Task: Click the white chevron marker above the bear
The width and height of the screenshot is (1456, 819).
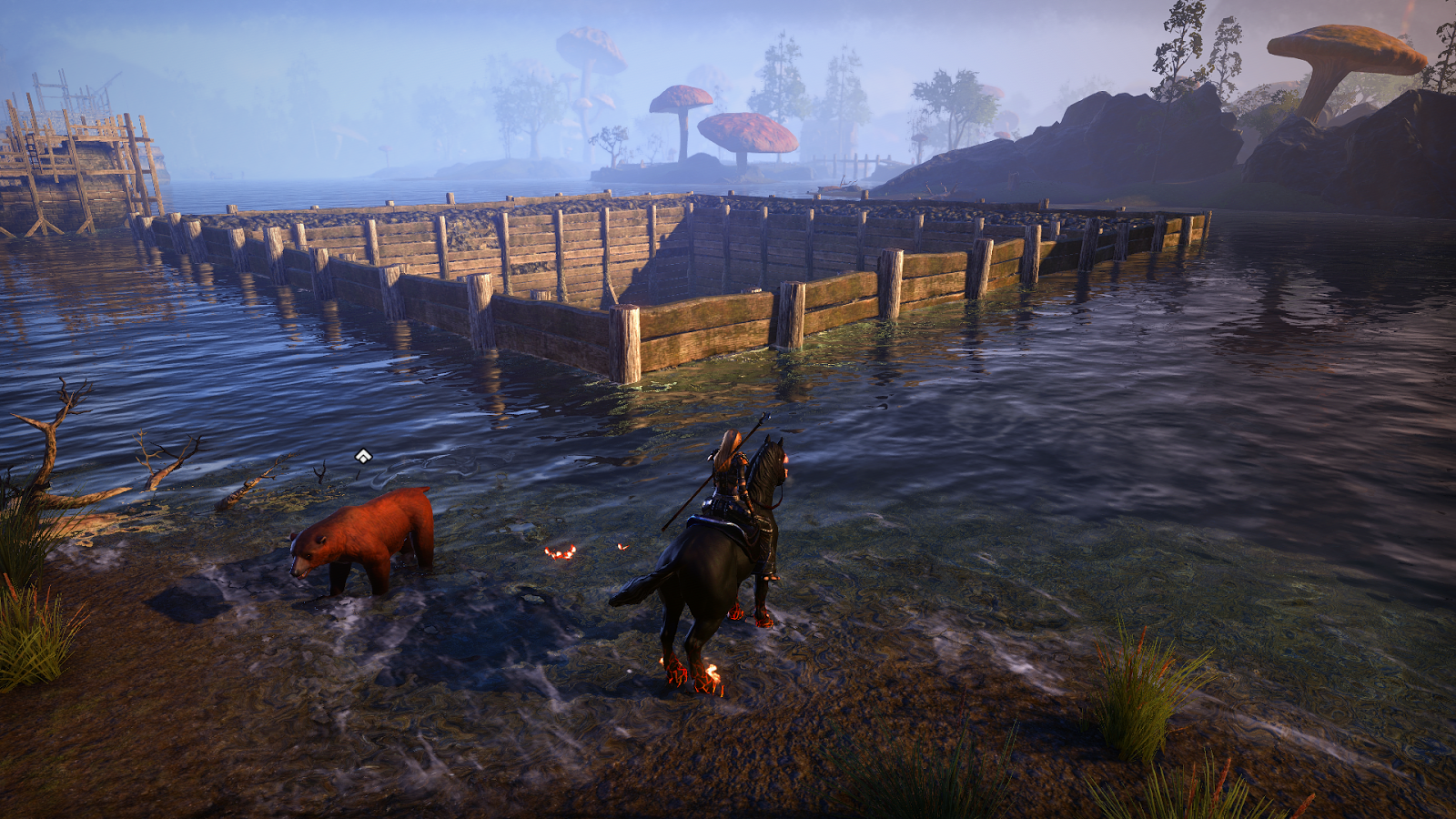Action: (363, 456)
